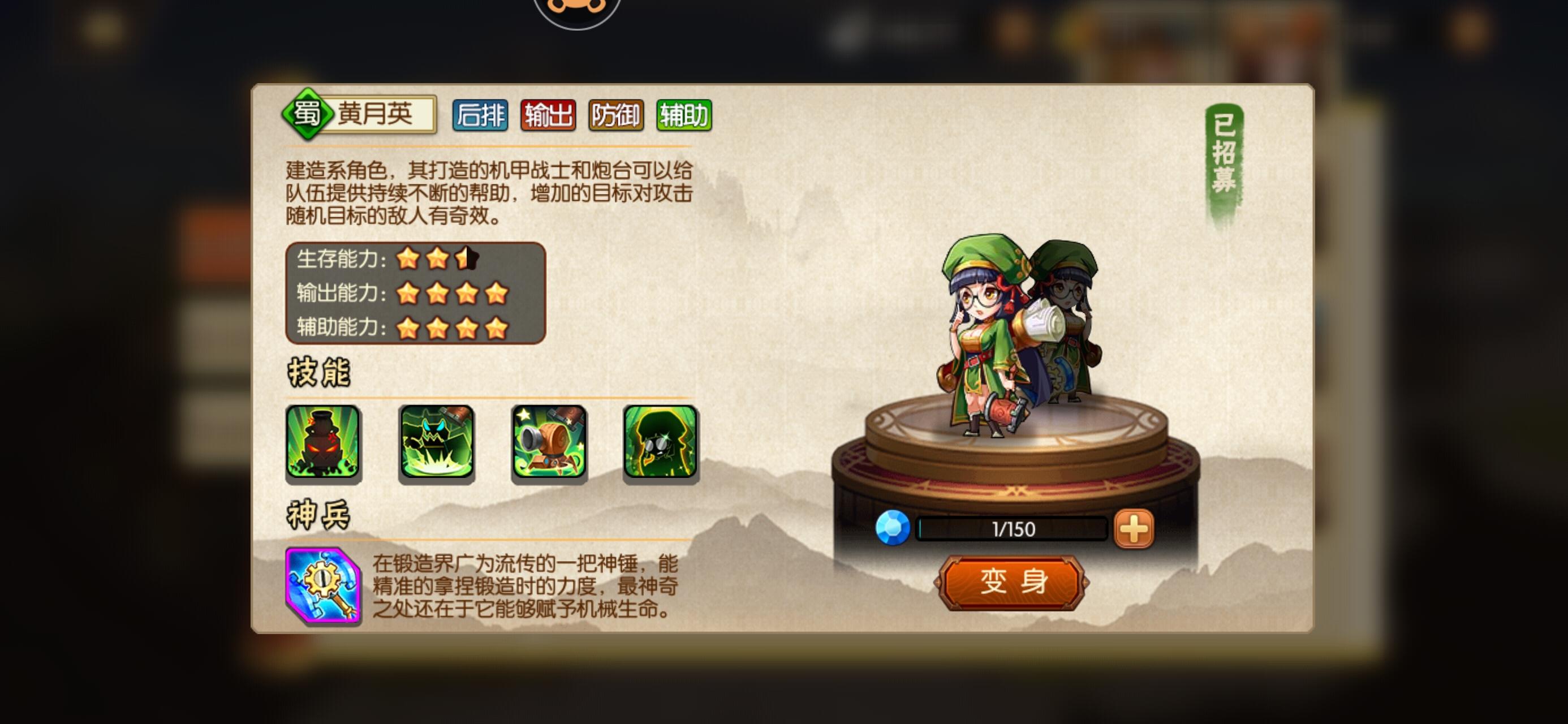This screenshot has height=724, width=1568.
Task: View the cannon turret skill icon
Action: coord(548,447)
